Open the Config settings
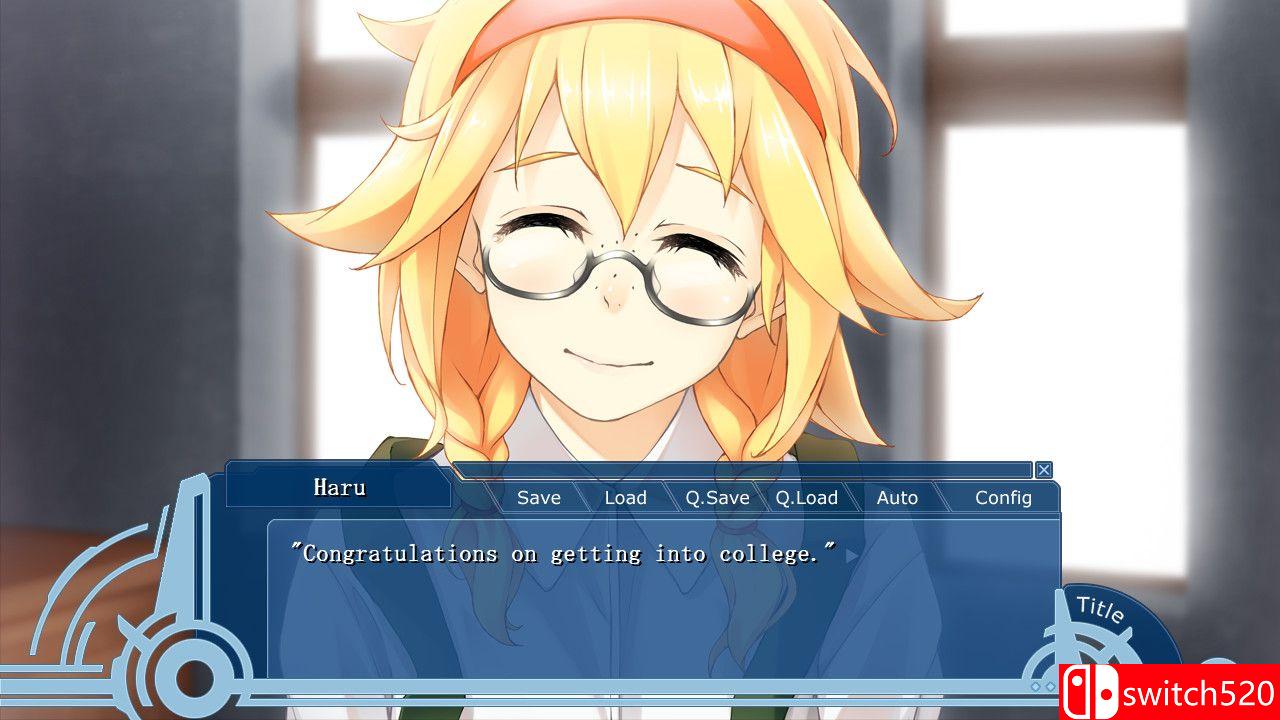1280x720 pixels. 1004,497
